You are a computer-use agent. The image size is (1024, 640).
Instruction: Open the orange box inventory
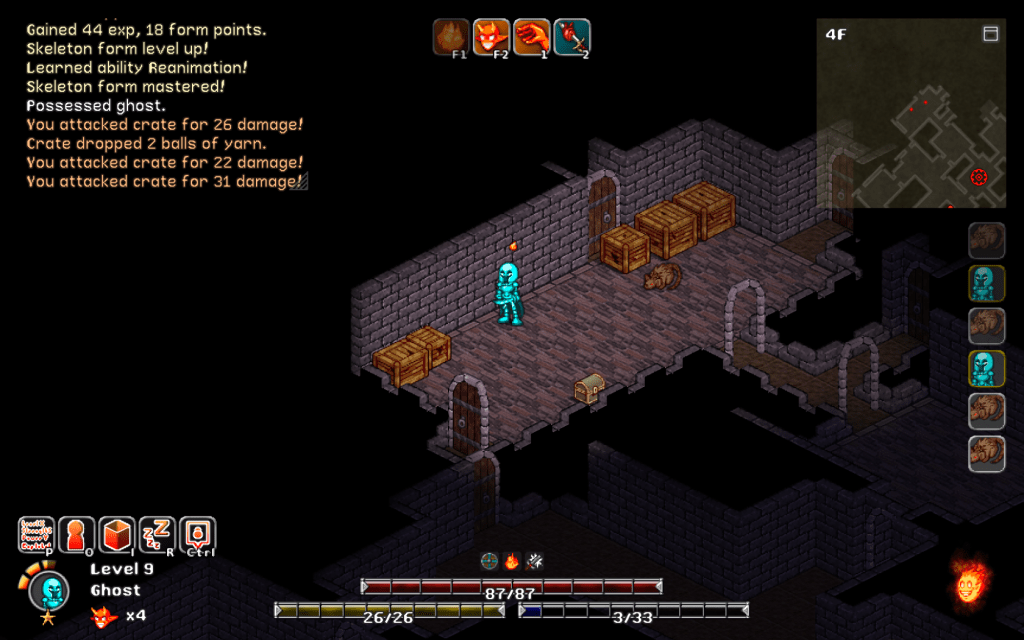tap(117, 535)
